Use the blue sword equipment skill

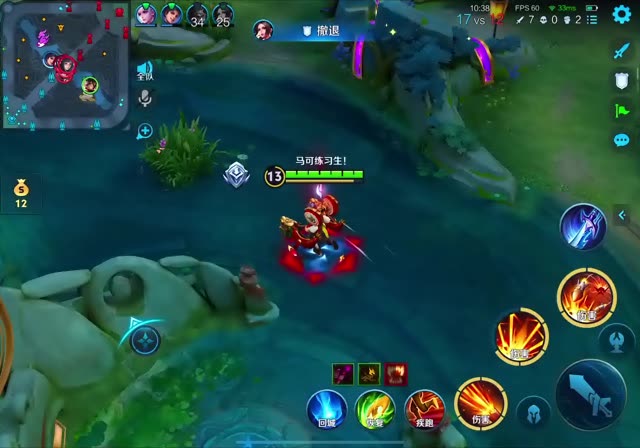click(581, 226)
